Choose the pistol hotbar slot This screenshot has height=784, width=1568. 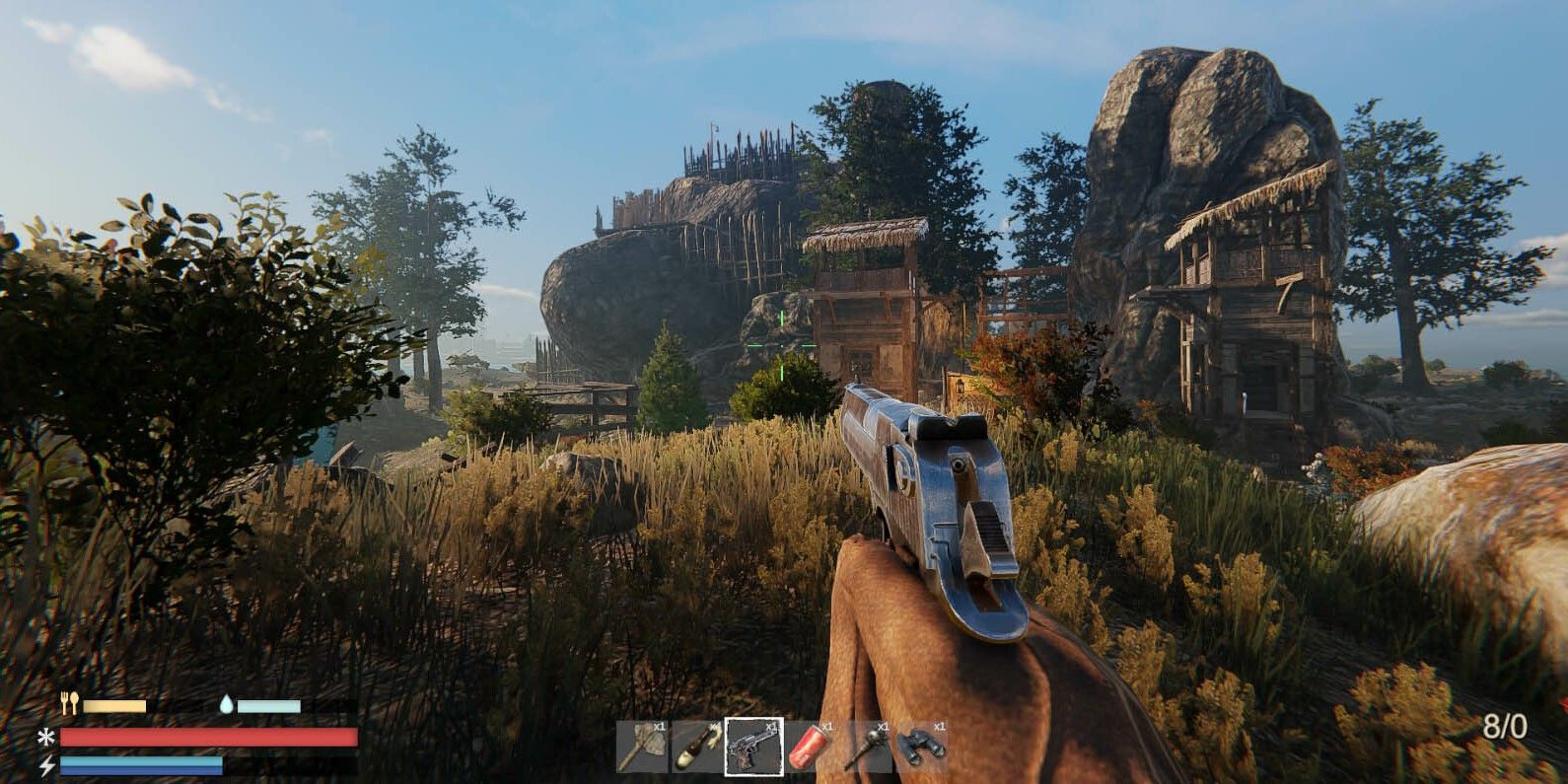[753, 748]
